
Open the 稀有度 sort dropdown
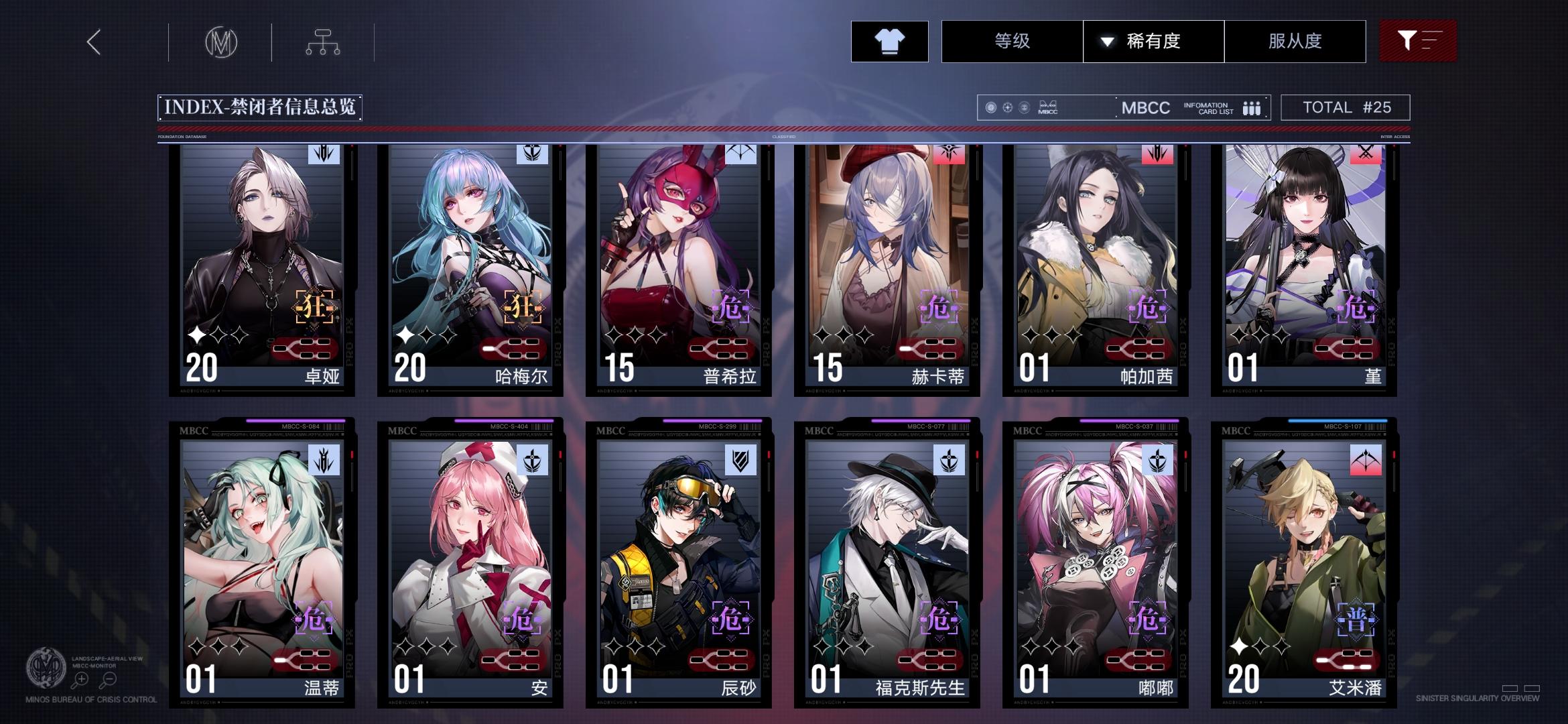[x=1153, y=42]
